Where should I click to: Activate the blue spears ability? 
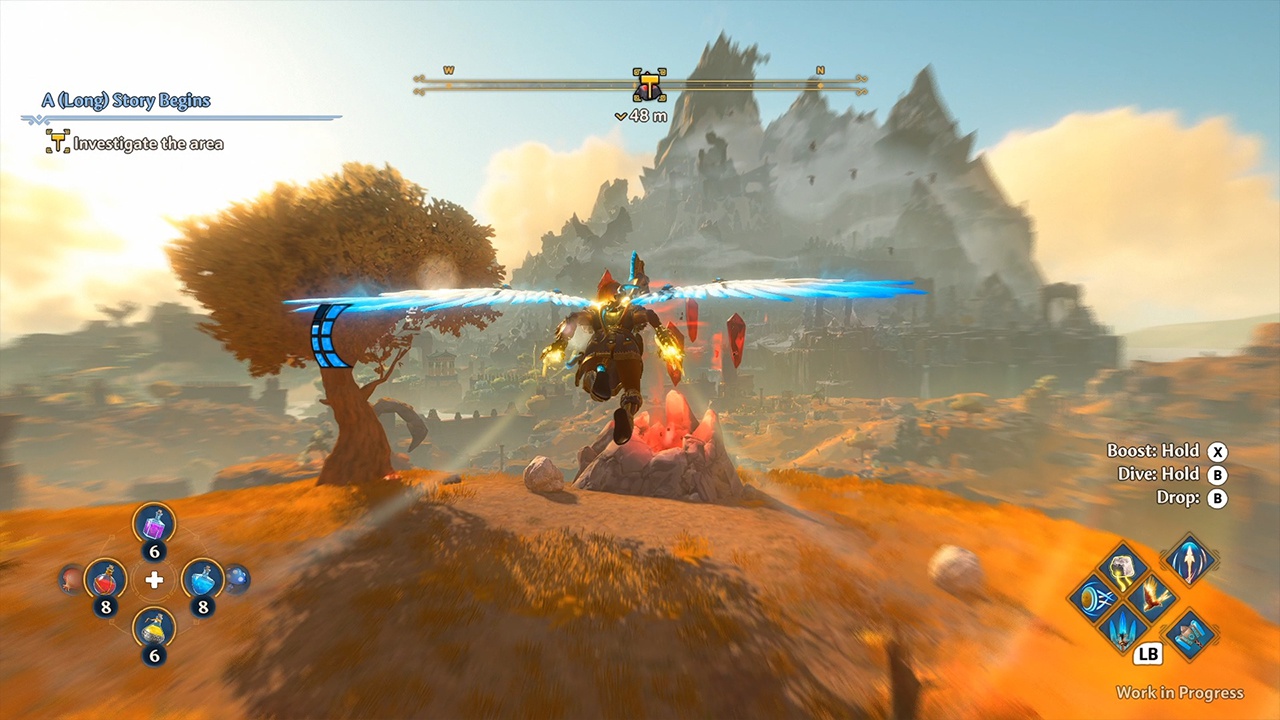click(1121, 629)
